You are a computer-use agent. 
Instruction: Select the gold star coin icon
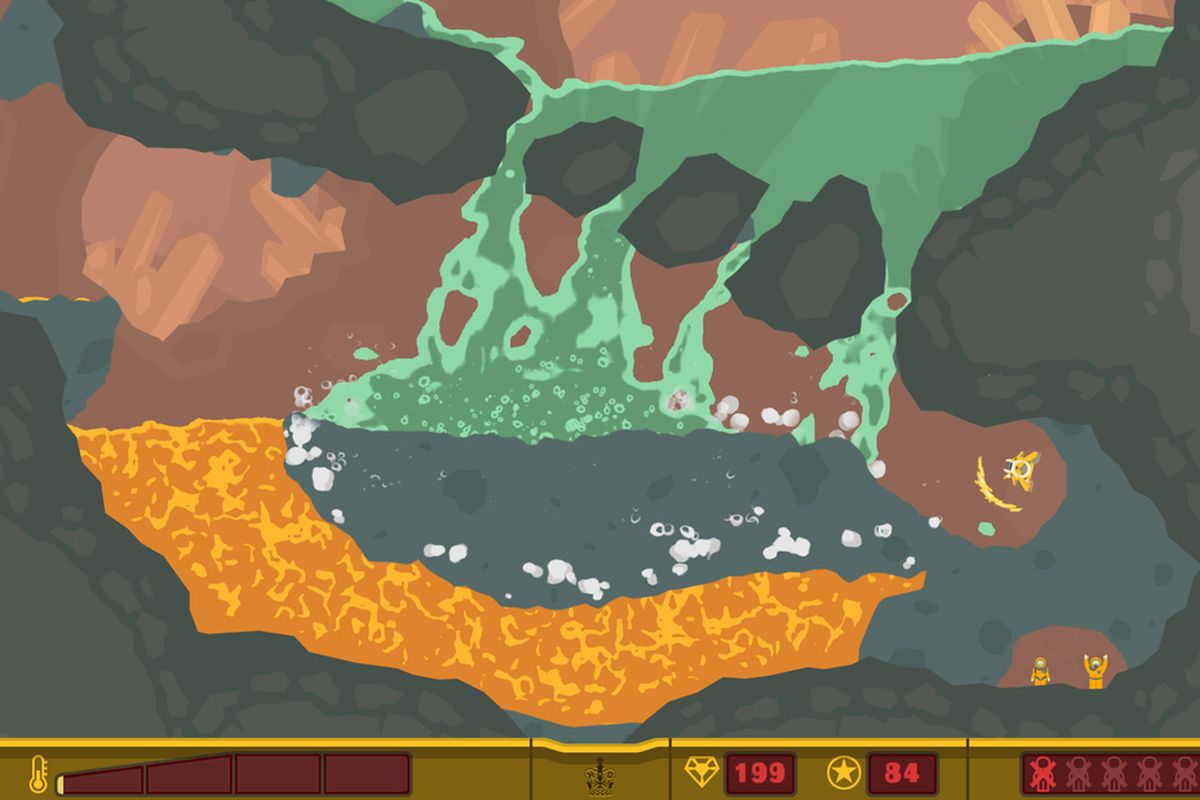pos(842,772)
